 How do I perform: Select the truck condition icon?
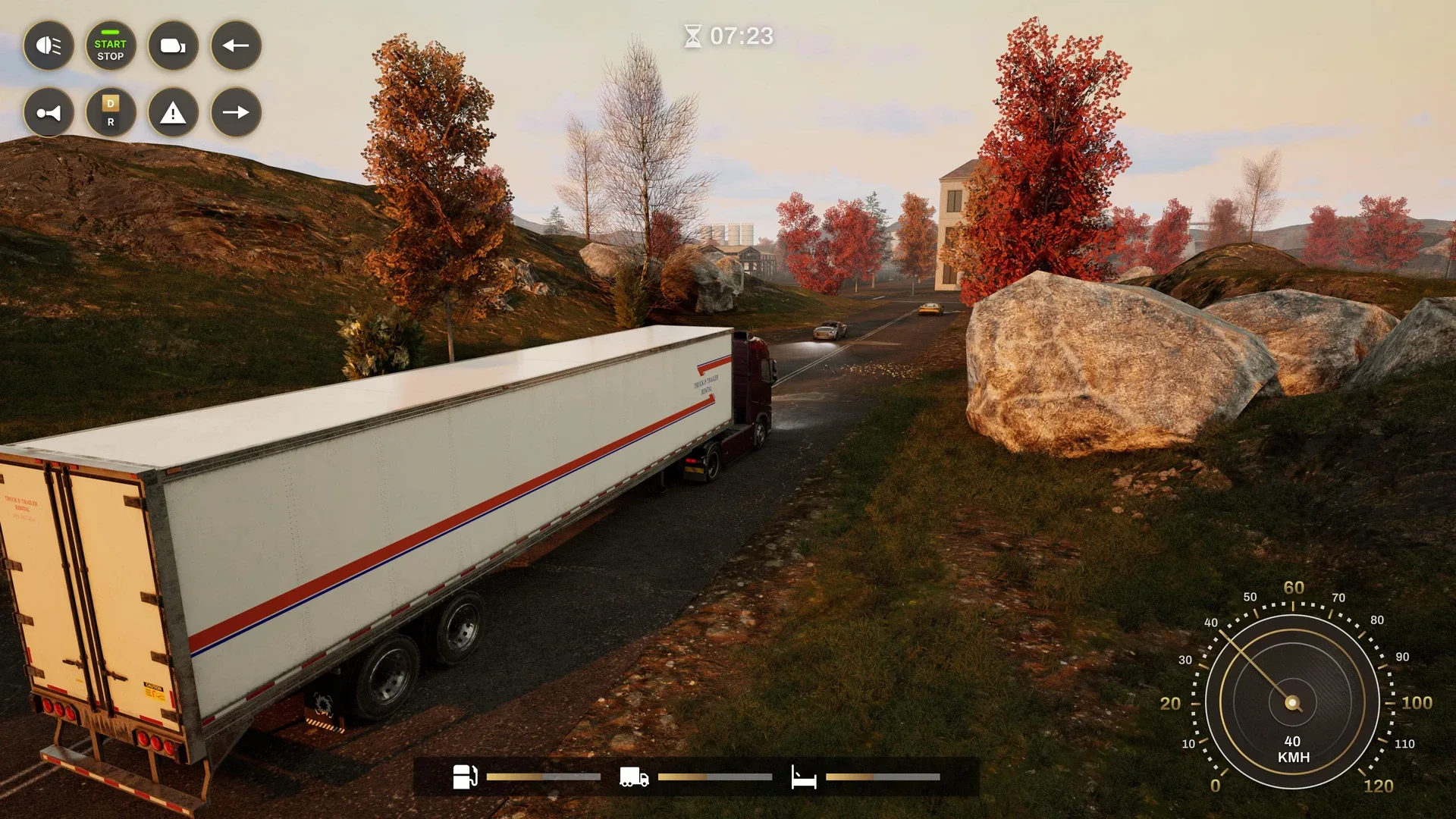(x=634, y=777)
